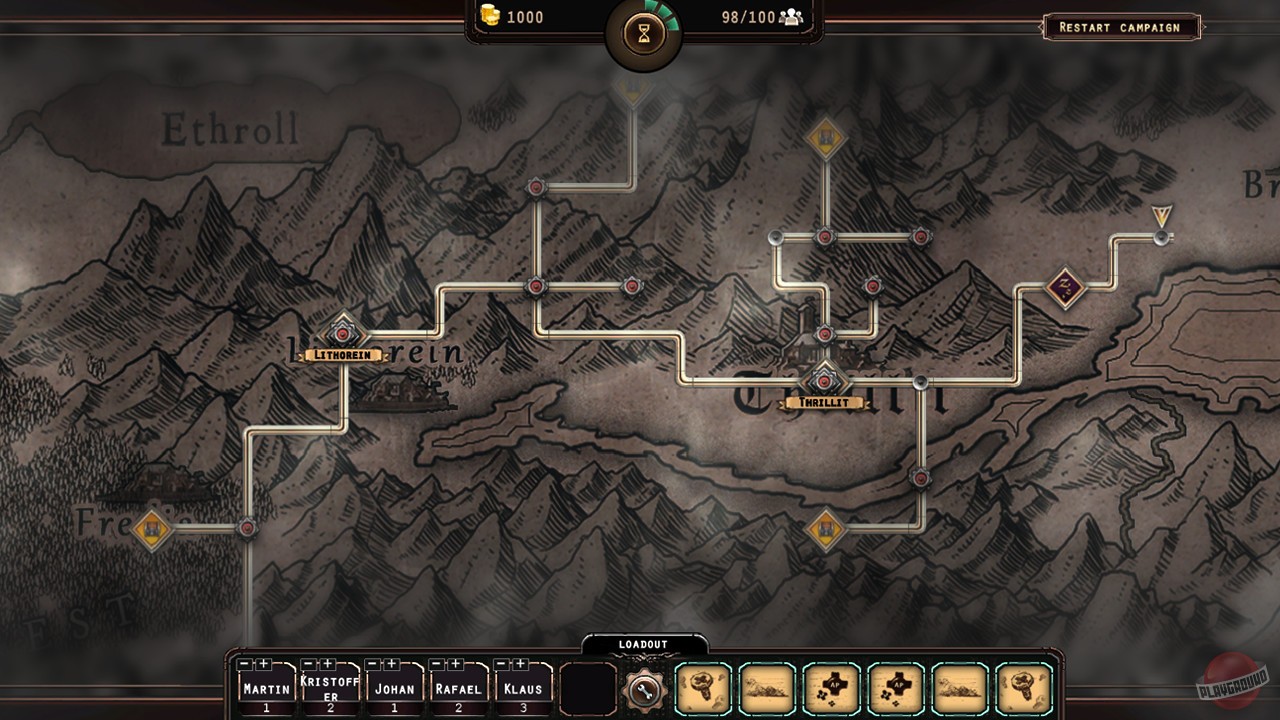Select the Thrillit town node
This screenshot has width=1280, height=720.
coord(824,381)
